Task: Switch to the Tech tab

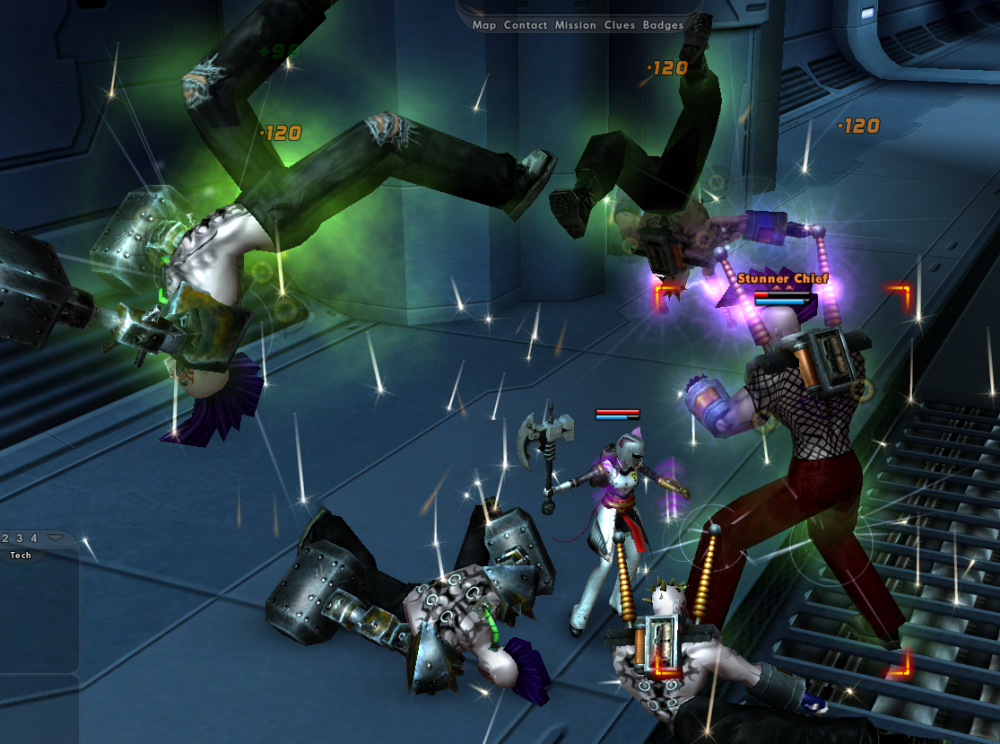Action: pyautogui.click(x=20, y=555)
